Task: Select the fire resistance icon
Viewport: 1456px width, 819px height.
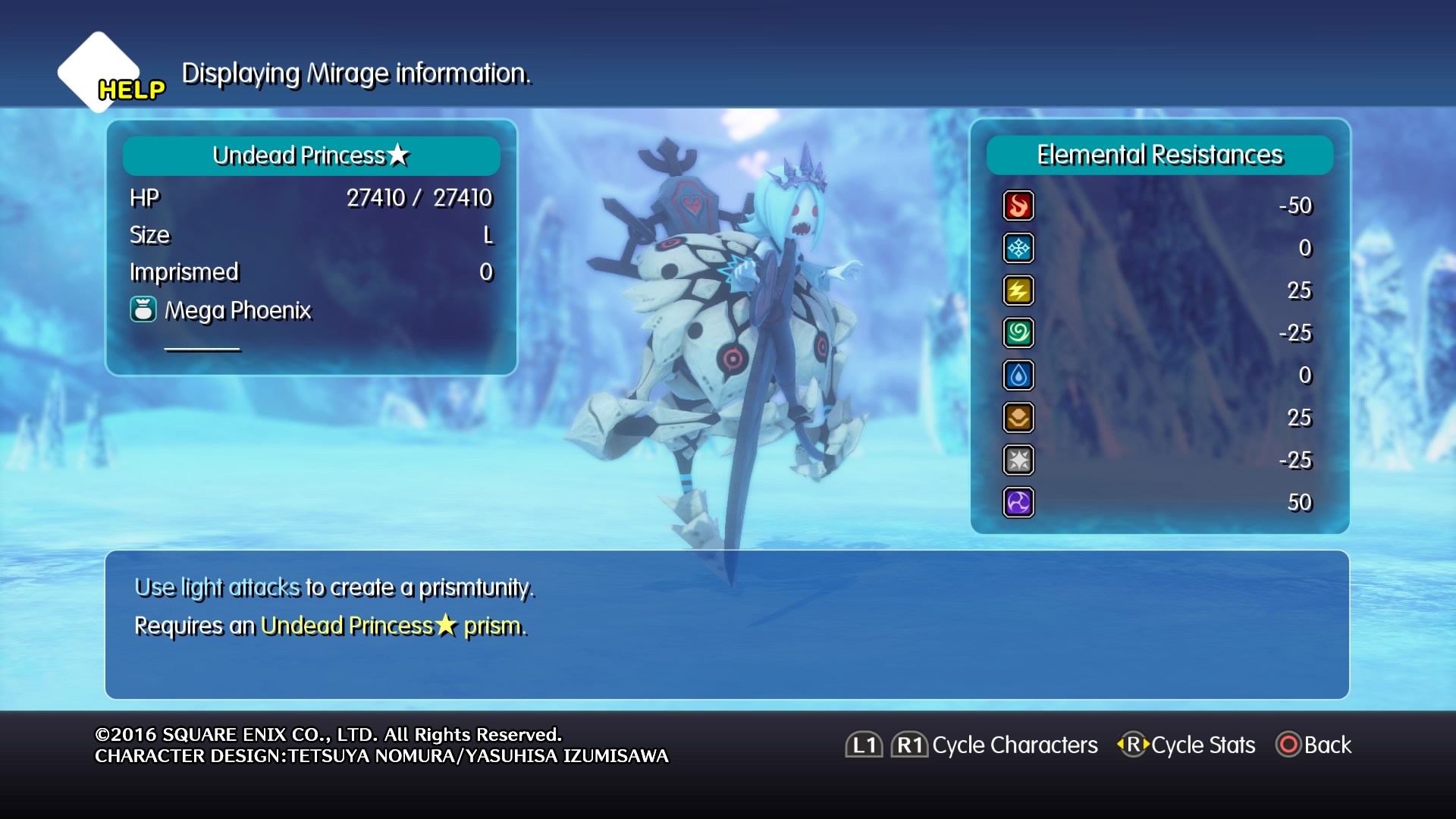Action: tap(1018, 206)
